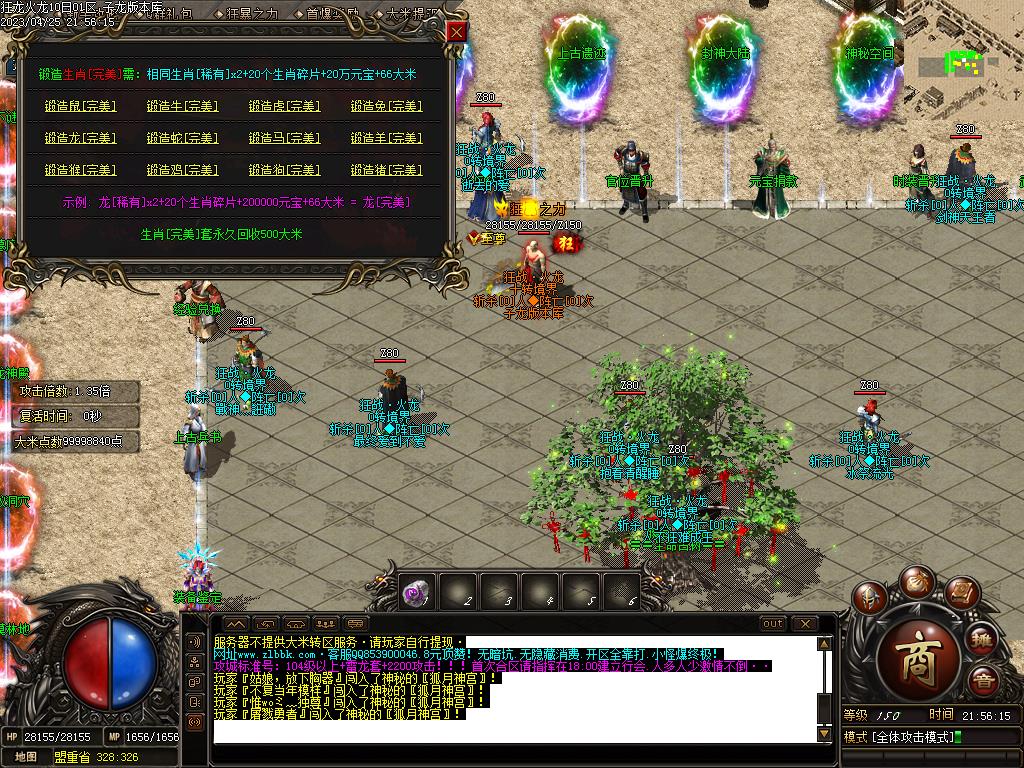Viewport: 1024px width, 768px height.
Task: Select the 锻造猪[完美] link
Action: [x=386, y=170]
